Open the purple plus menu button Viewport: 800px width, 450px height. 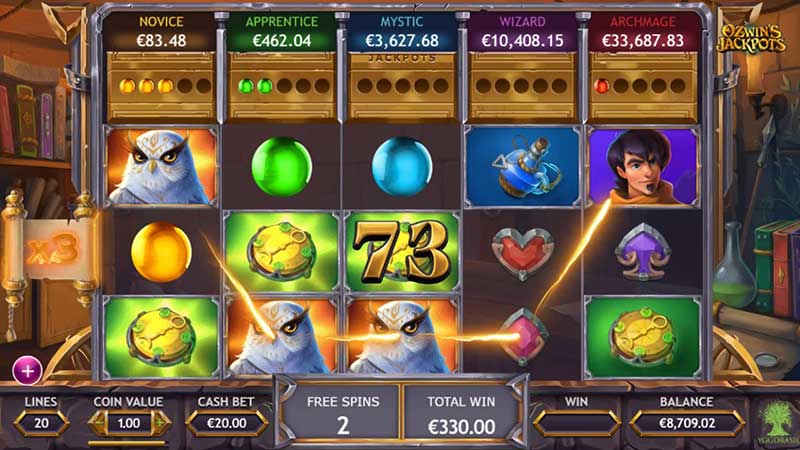[x=26, y=370]
